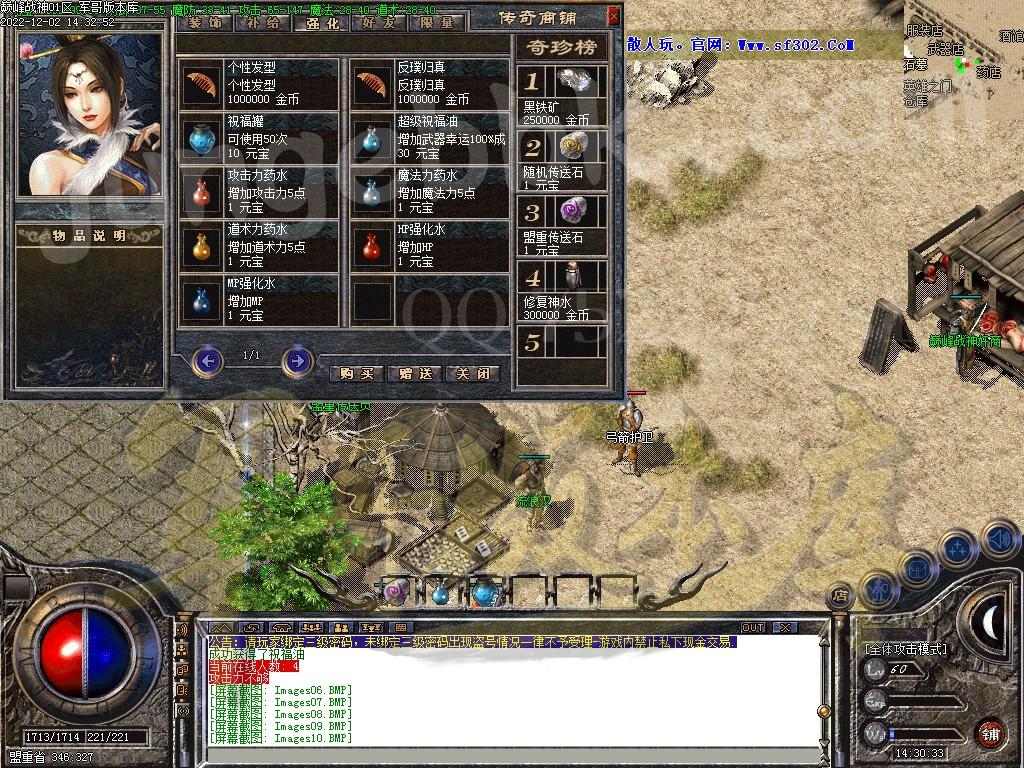Image resolution: width=1024 pixels, height=768 pixels.
Task: Choose the 超级祝福油 item
Action: click(x=373, y=137)
